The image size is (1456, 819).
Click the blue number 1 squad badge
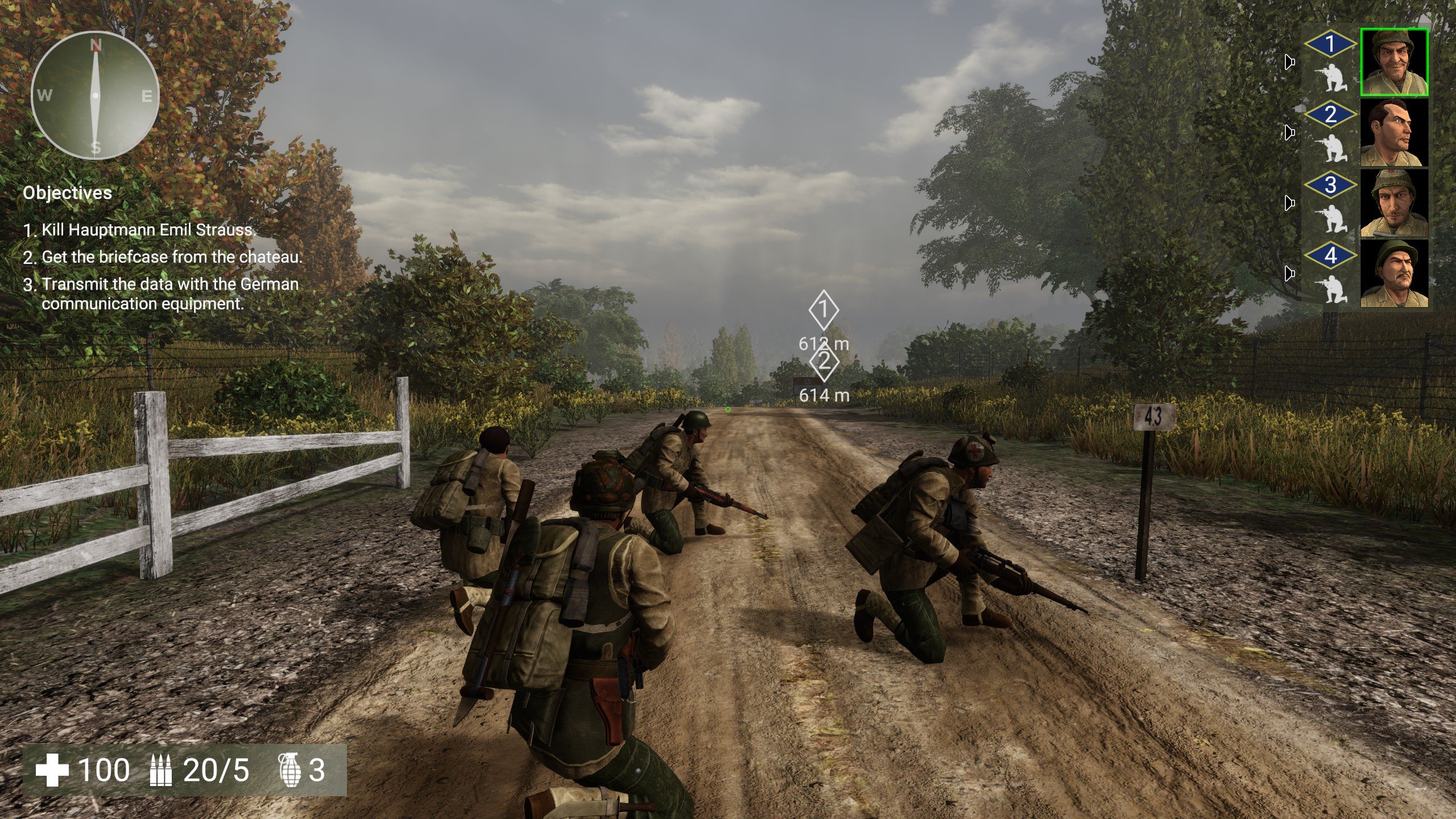tap(1330, 44)
